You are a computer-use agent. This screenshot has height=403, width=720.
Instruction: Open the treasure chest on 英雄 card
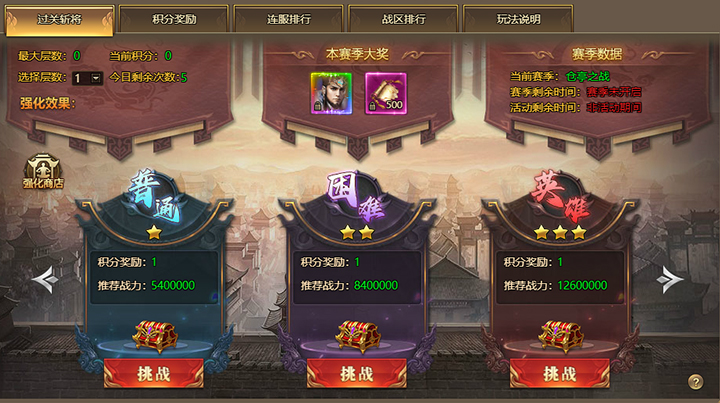tap(559, 336)
